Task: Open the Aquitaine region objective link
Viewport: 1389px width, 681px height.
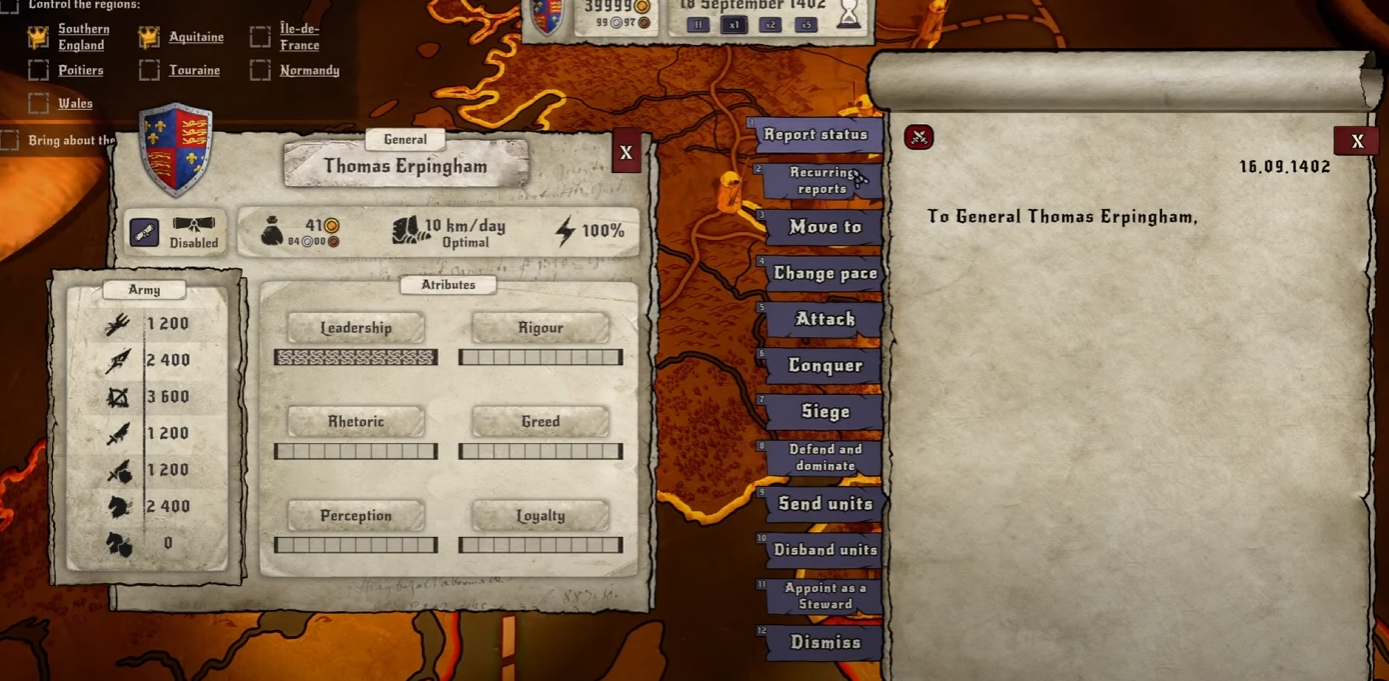Action: [196, 37]
